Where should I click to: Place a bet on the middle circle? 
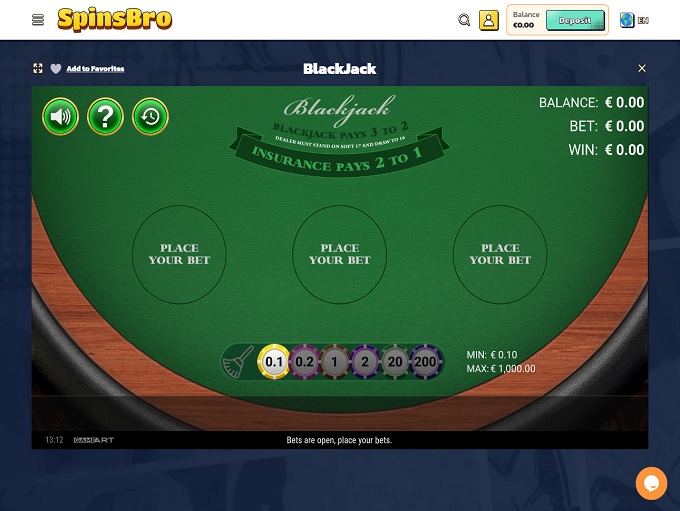[x=340, y=254]
